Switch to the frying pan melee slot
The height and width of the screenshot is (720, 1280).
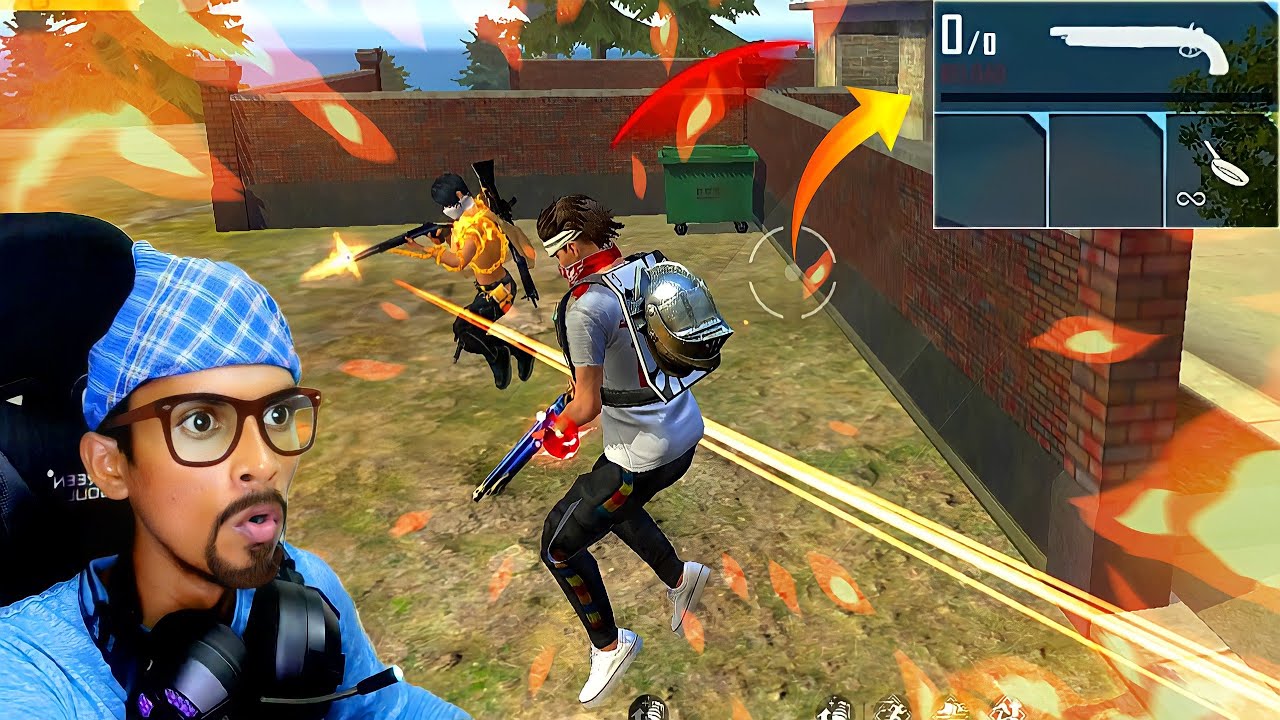1222,170
